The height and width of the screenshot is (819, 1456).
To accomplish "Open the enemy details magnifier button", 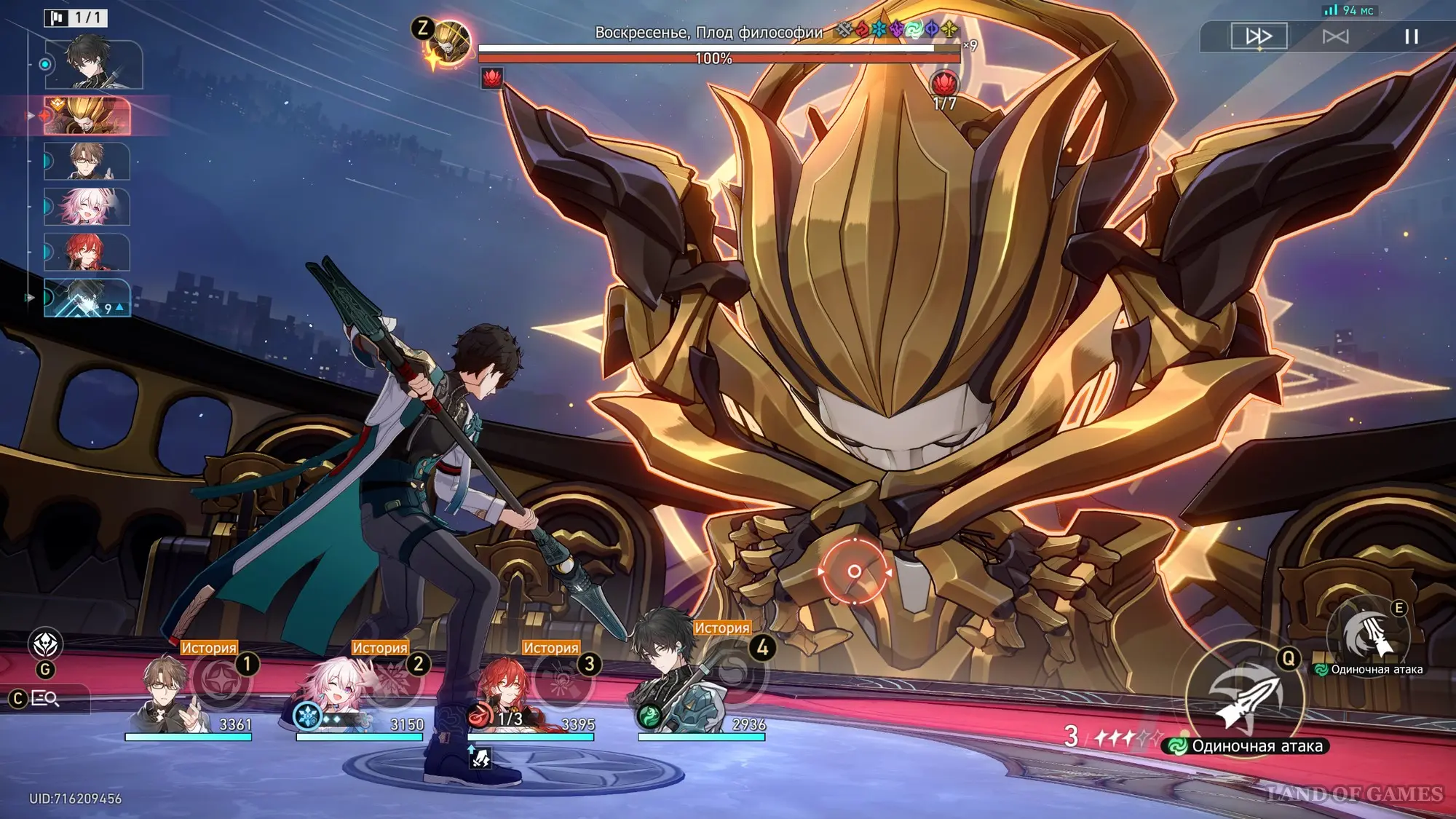I will (45, 699).
